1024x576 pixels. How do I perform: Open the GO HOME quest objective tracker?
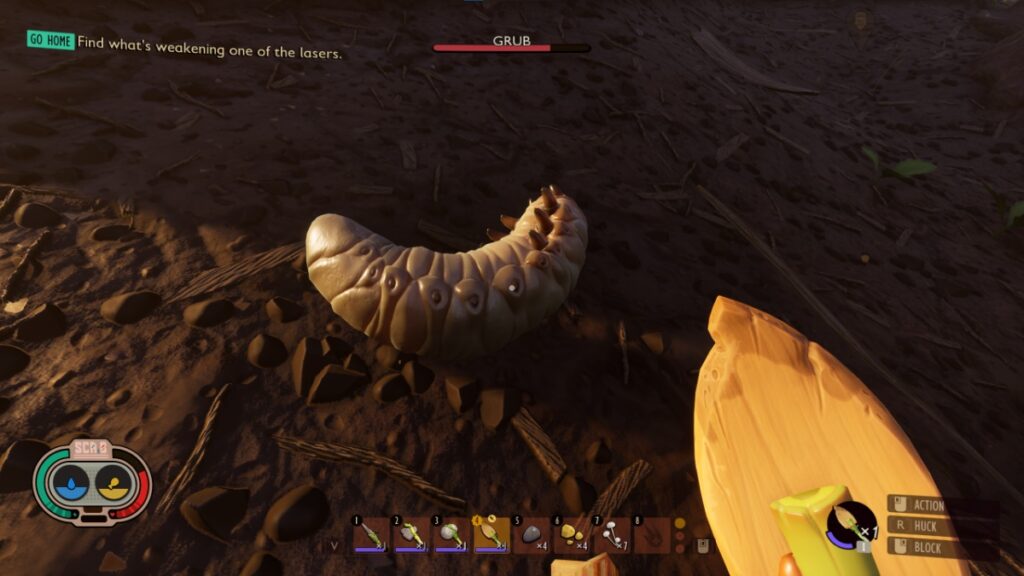tap(50, 40)
